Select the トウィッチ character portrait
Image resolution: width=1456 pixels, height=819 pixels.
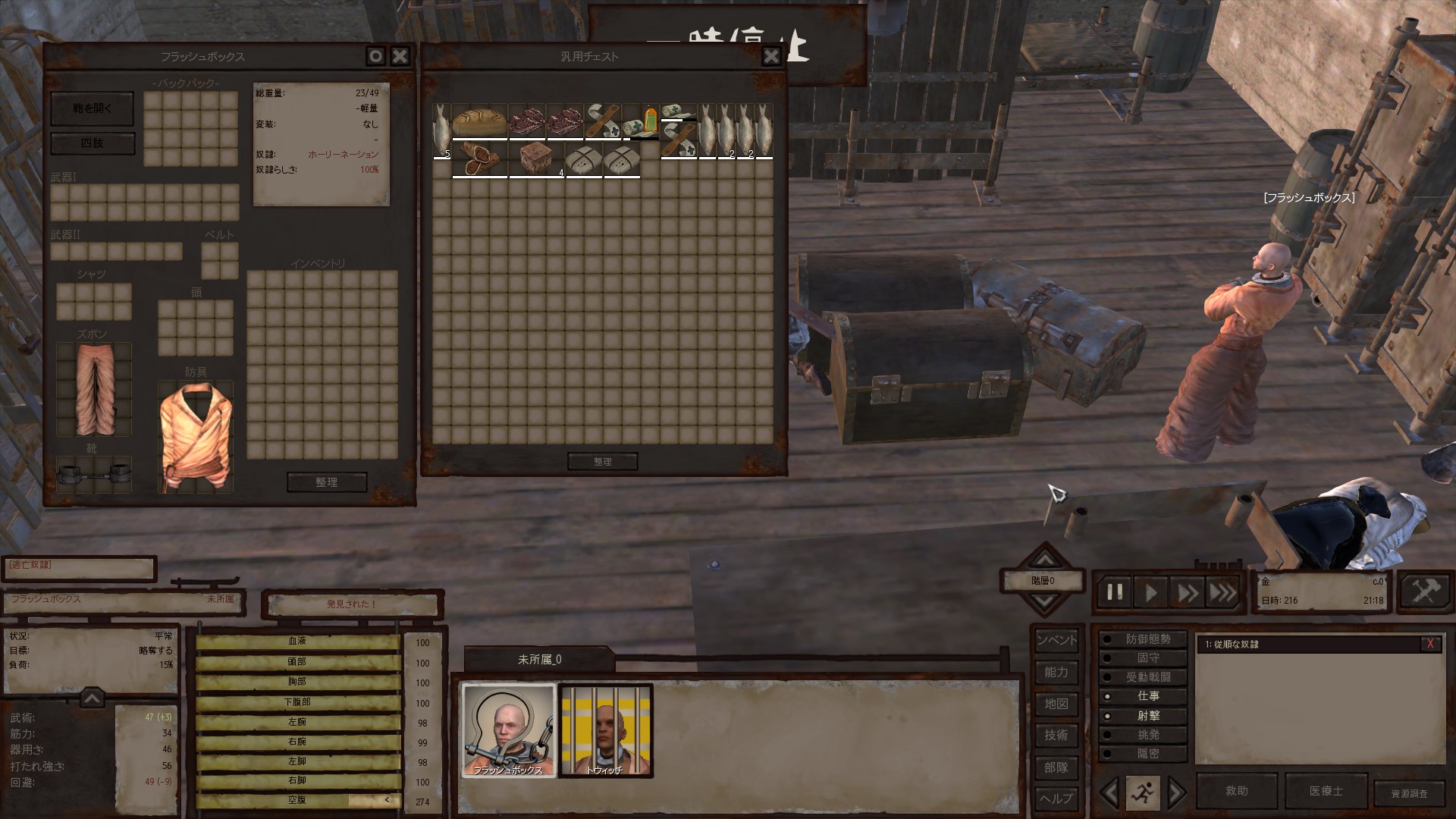(605, 731)
